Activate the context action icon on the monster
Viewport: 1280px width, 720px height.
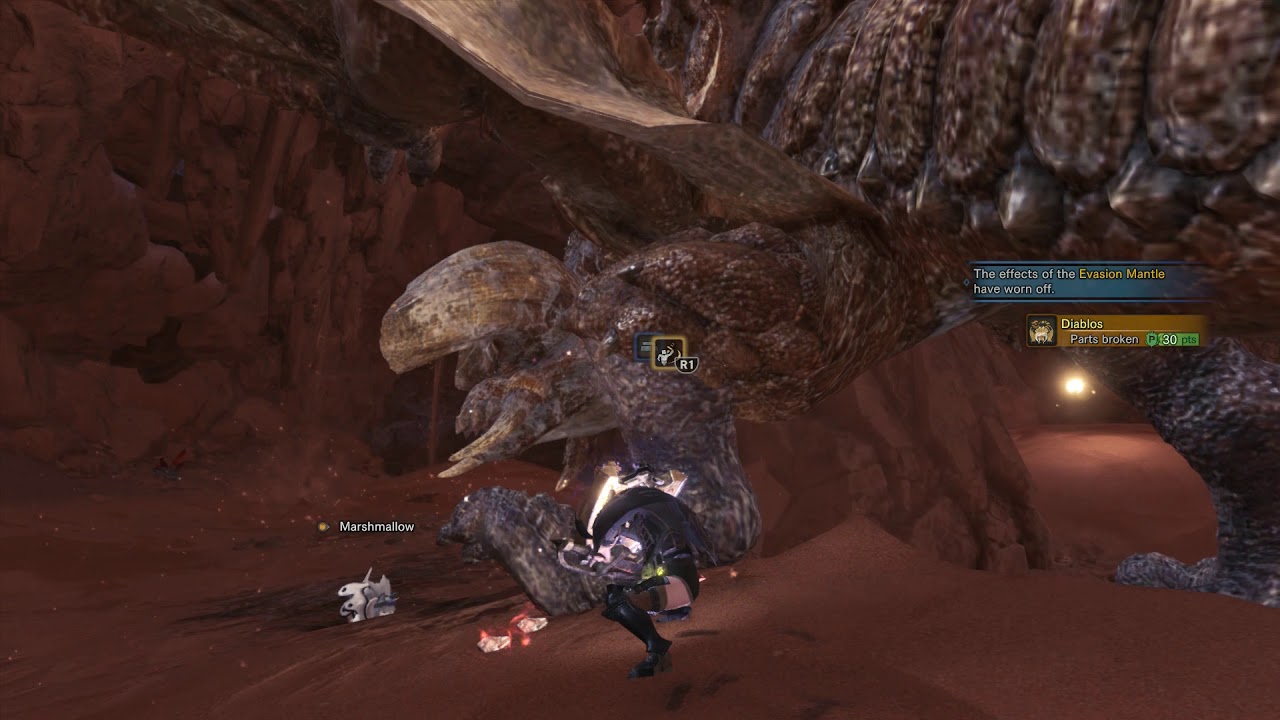pos(668,352)
